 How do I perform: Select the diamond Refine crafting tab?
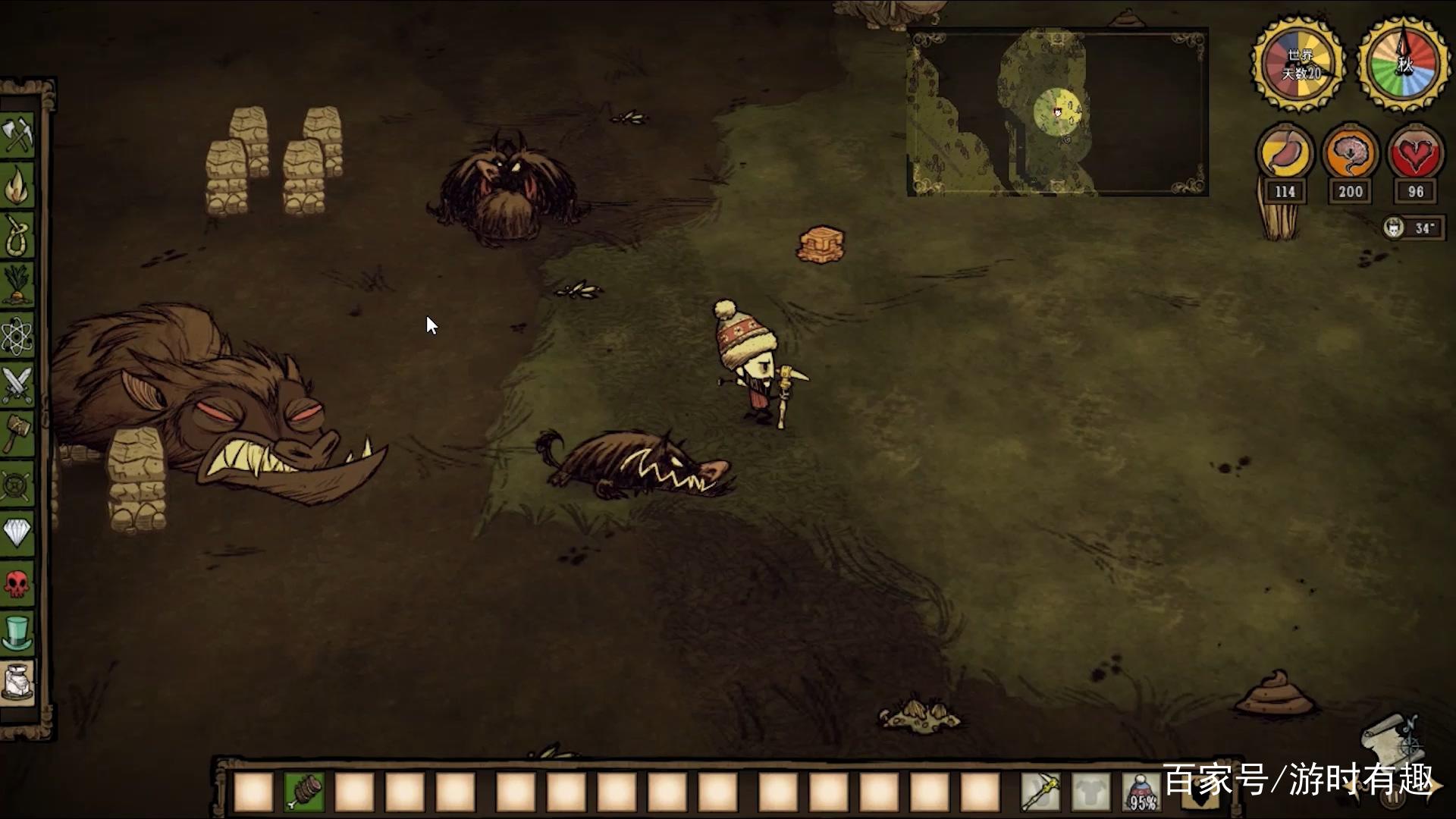[x=17, y=532]
